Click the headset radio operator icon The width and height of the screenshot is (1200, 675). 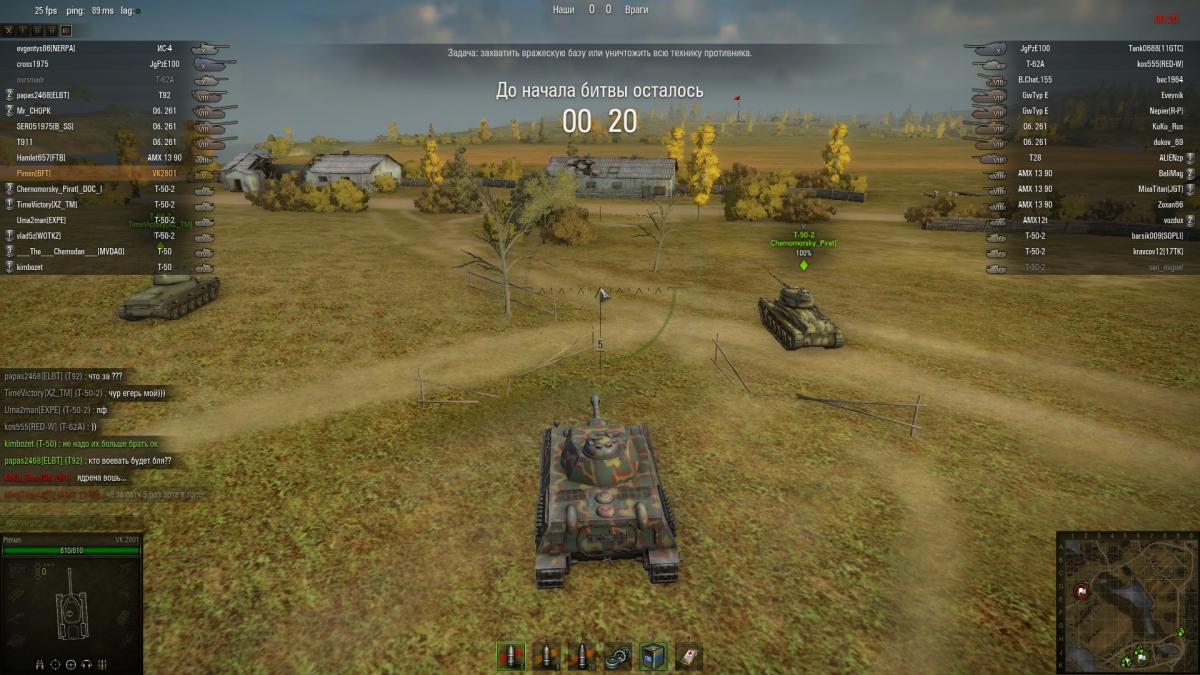(86, 664)
